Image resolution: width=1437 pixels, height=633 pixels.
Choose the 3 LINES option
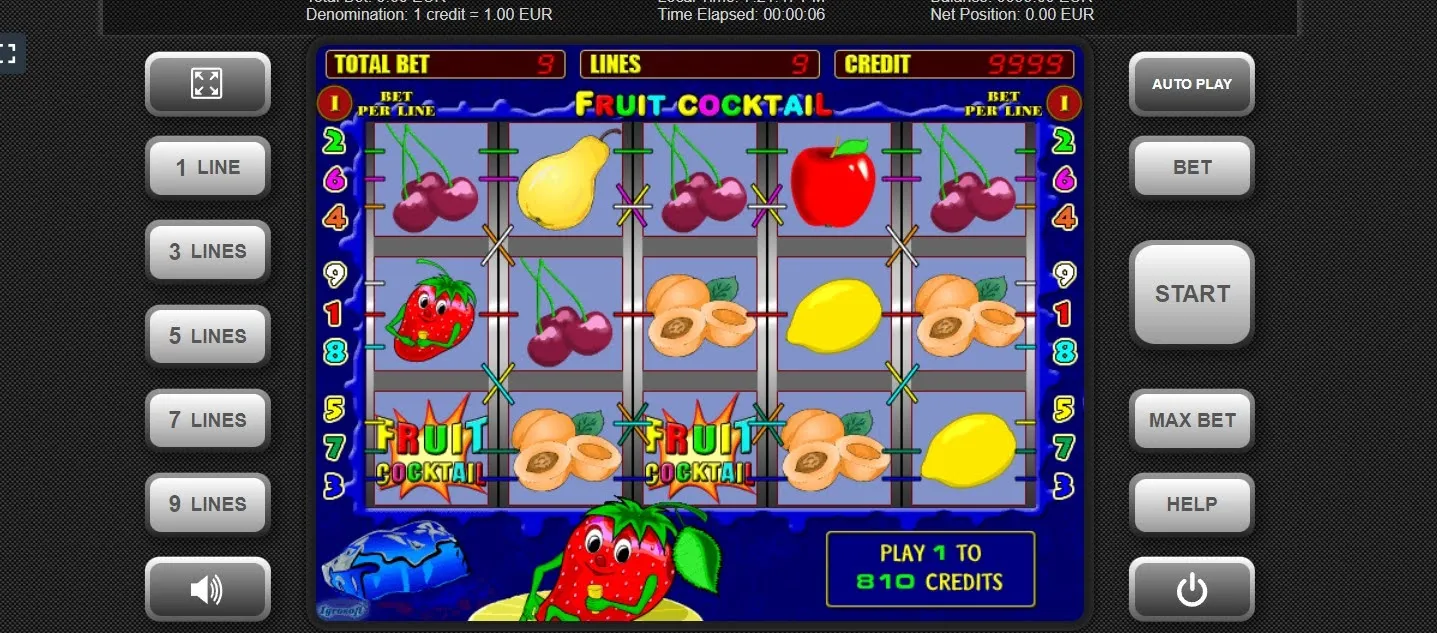208,251
